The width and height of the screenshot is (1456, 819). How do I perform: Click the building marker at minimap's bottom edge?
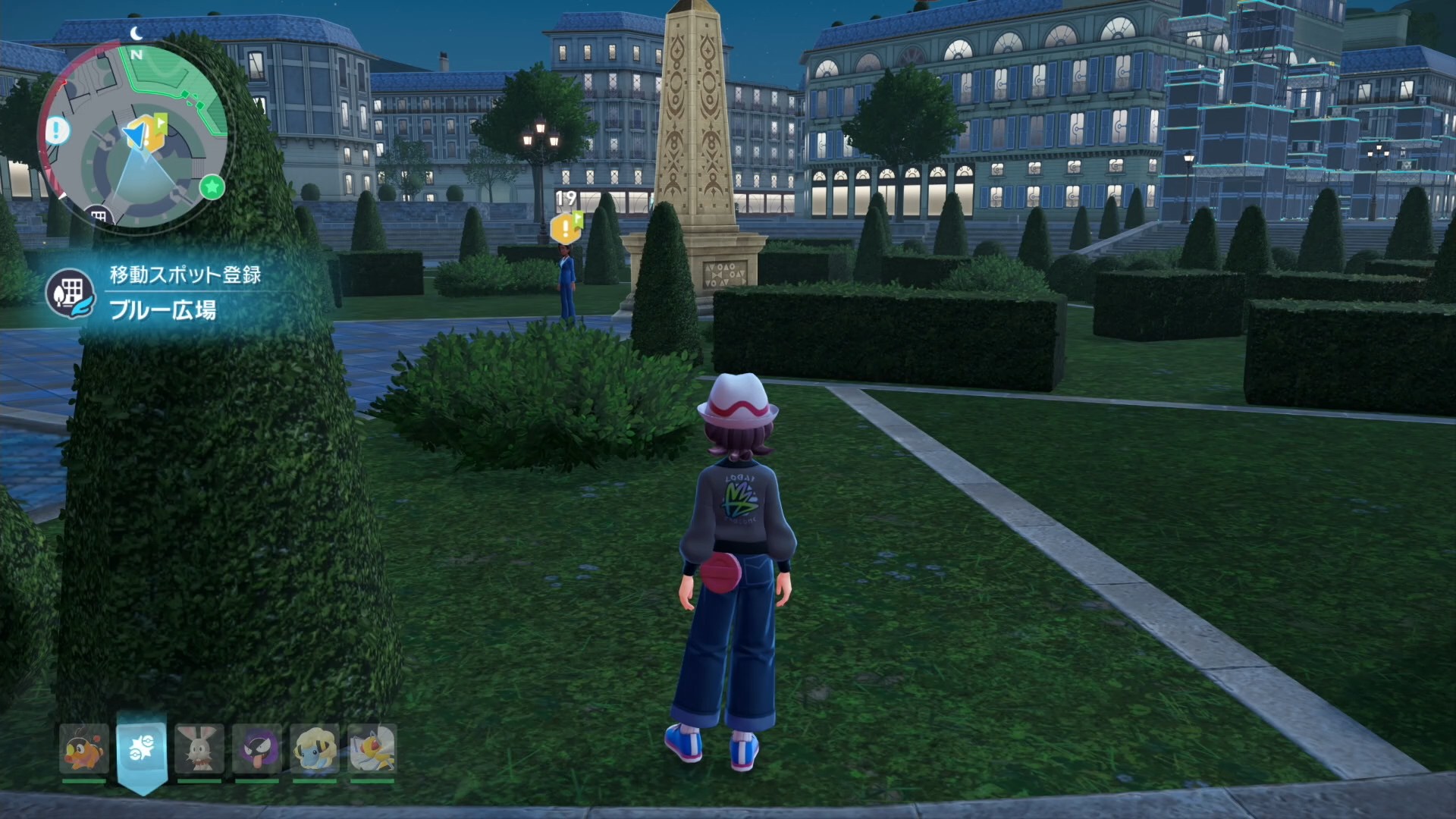[x=98, y=216]
